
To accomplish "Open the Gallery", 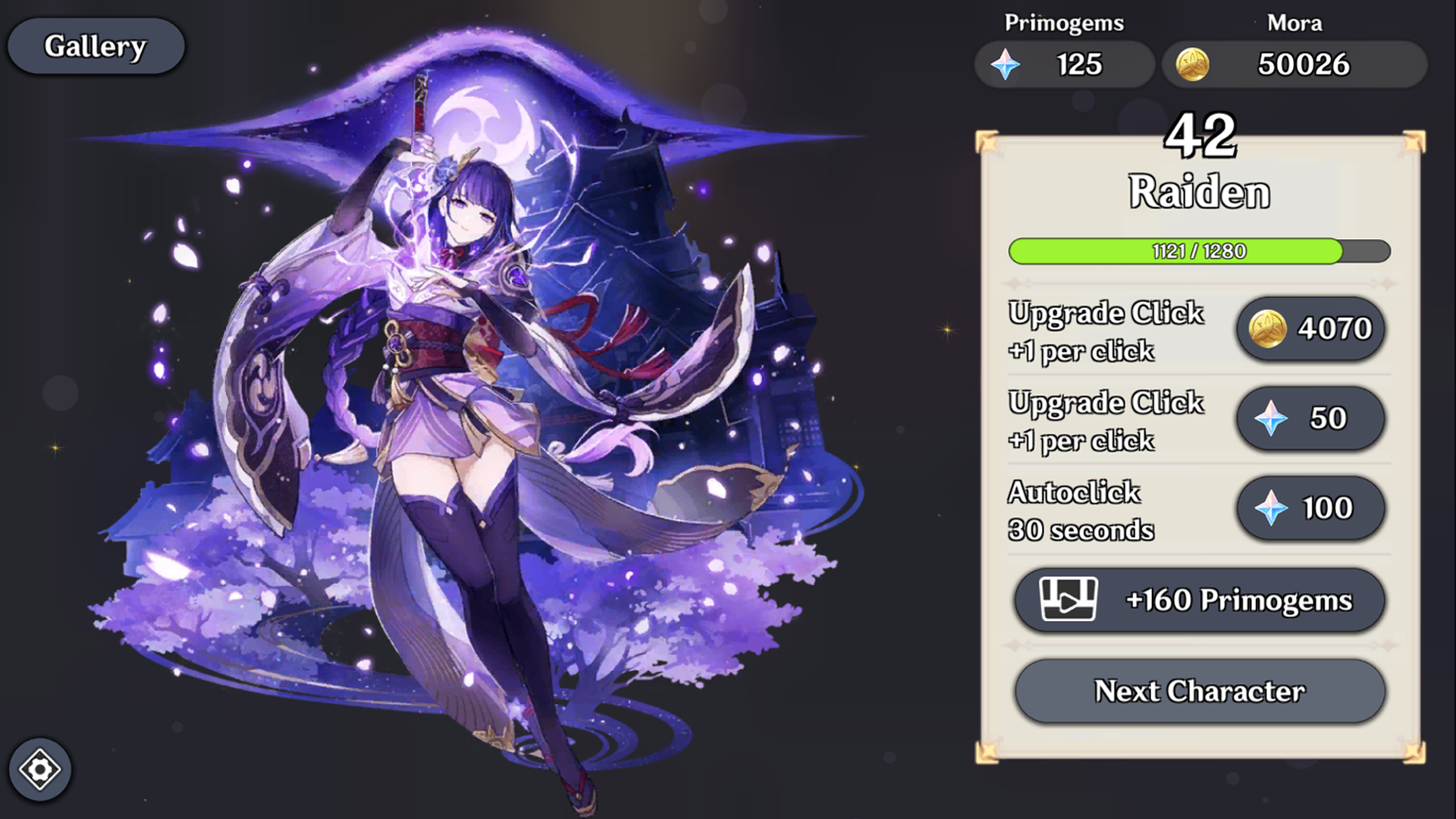I will (96, 45).
